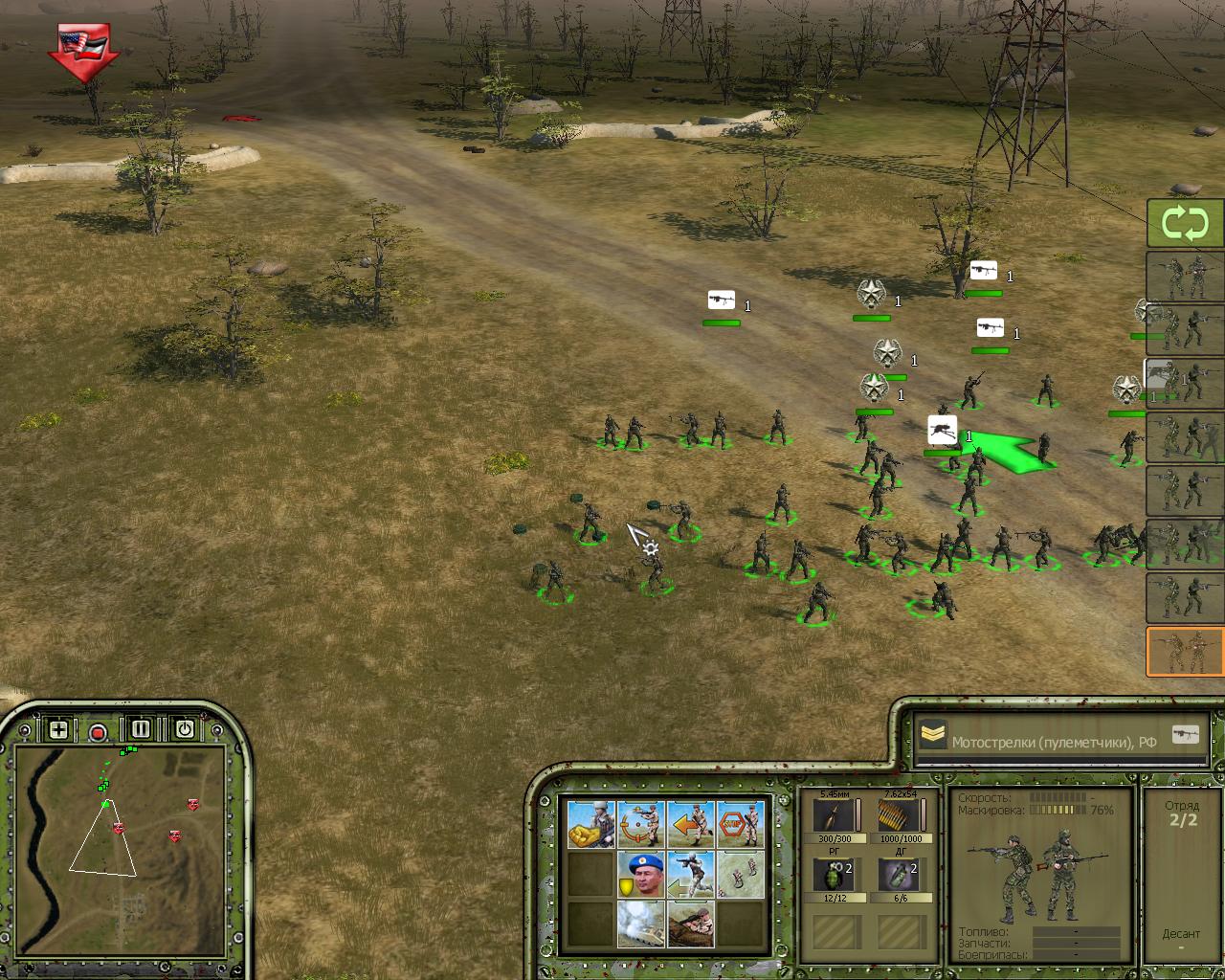
Task: Click the power button above the minimap
Action: click(184, 729)
